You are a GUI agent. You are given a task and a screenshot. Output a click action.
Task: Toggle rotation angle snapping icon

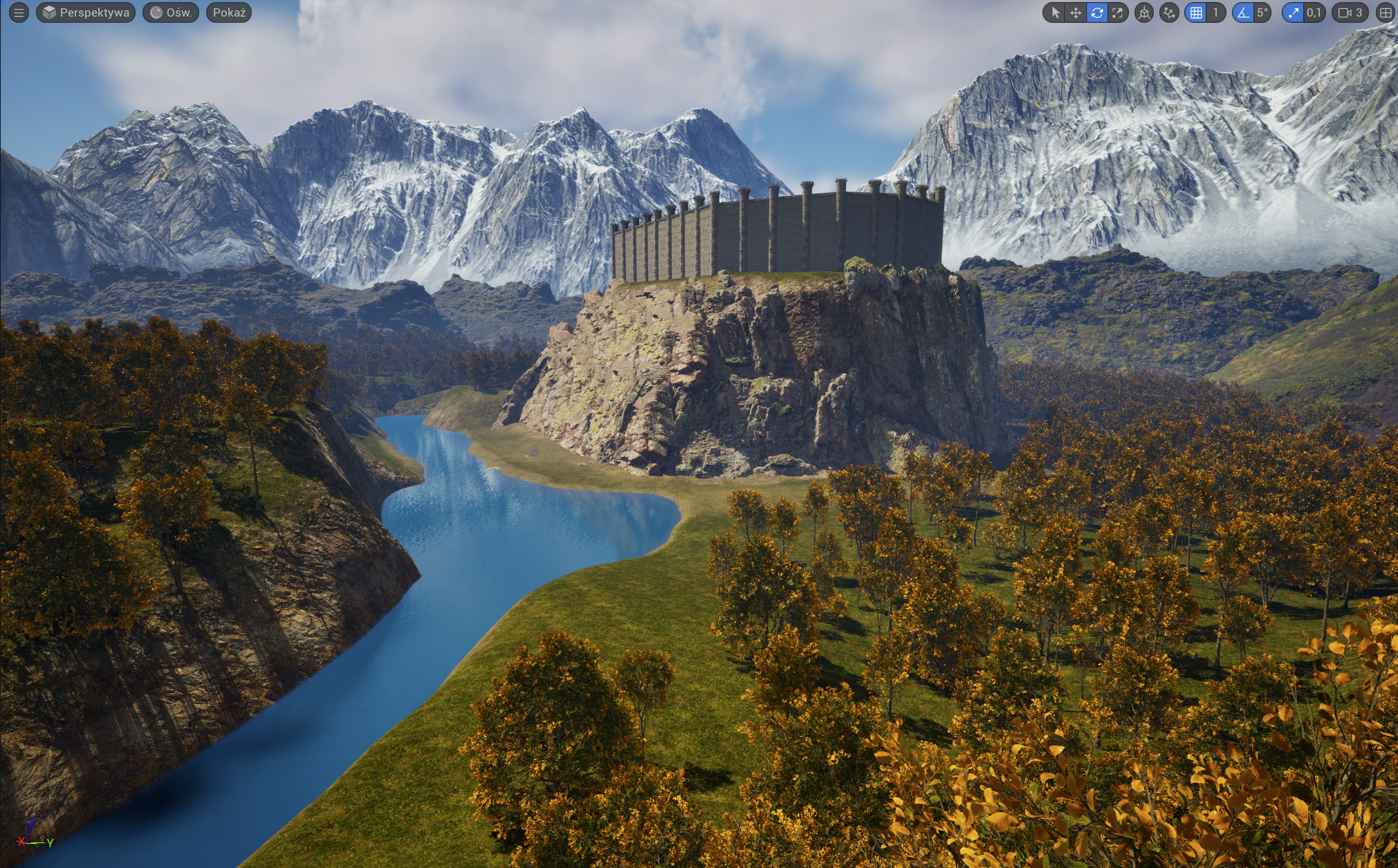[1243, 12]
